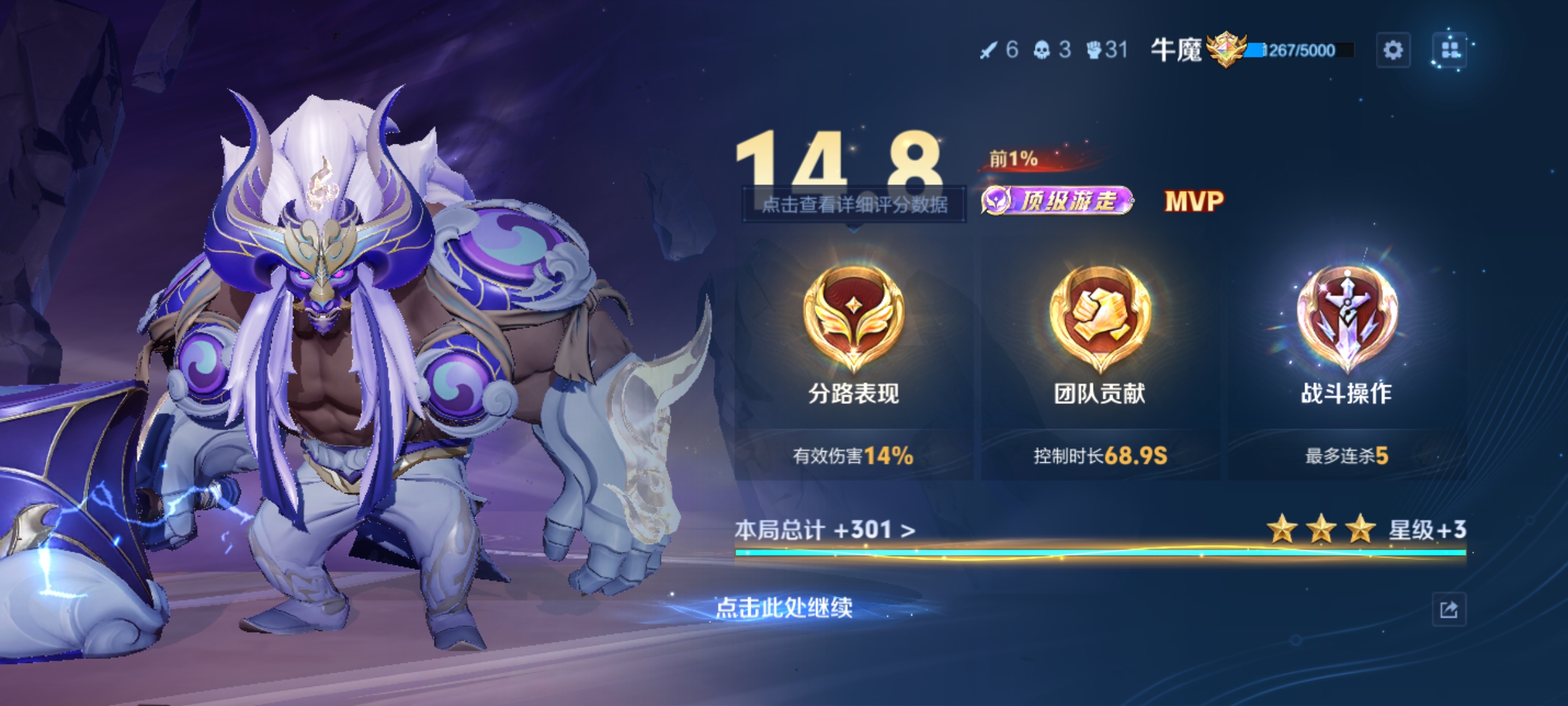View detailed score data tooltip '点击查看详细评分数据'

855,205
